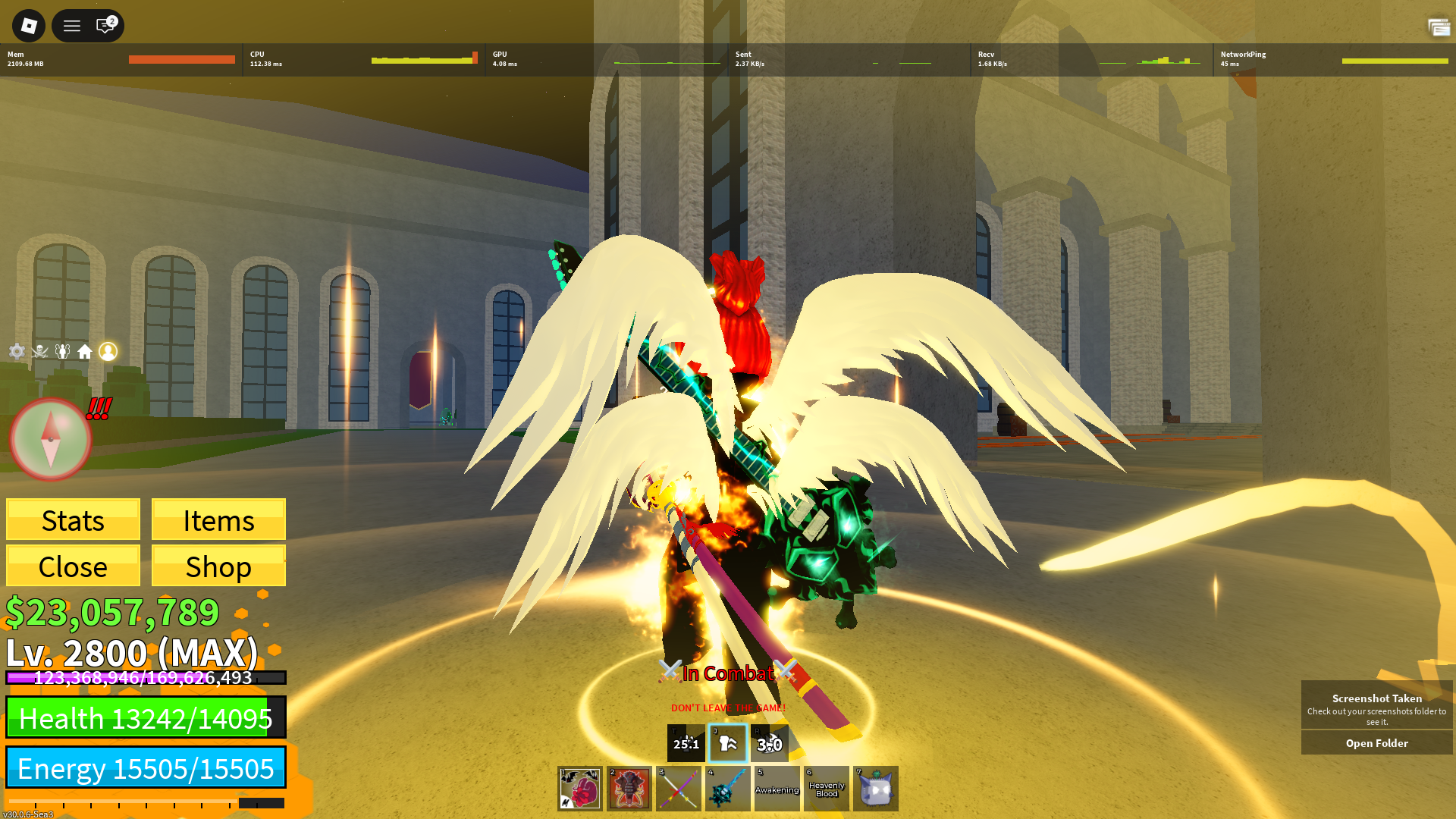Open the gear settings icon
This screenshot has height=819, width=1456.
click(17, 351)
